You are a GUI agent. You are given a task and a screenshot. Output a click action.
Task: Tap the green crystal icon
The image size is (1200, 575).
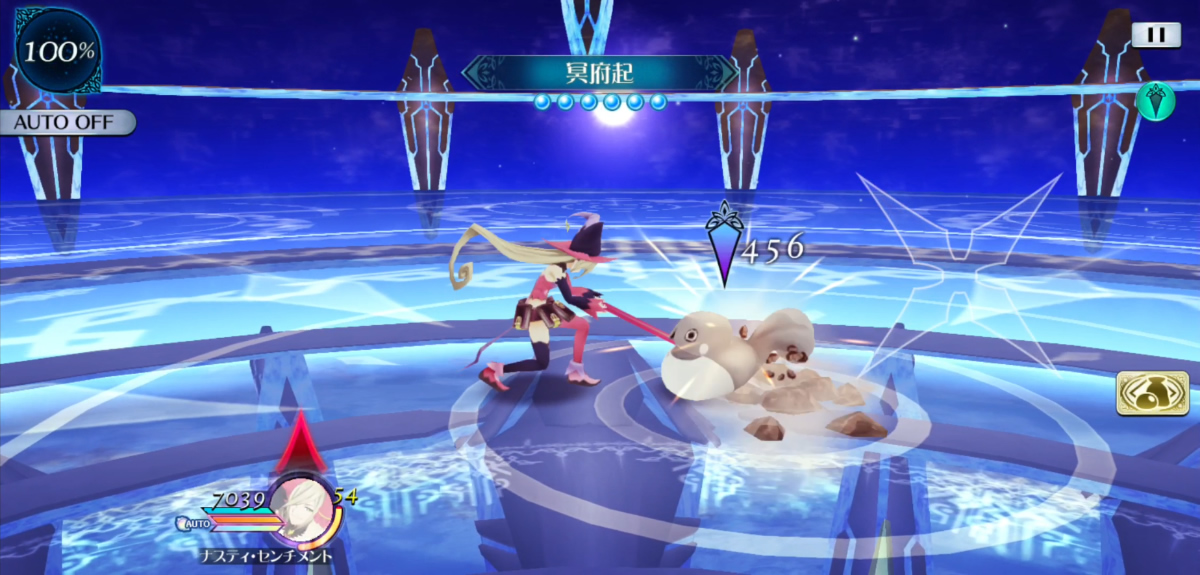click(1155, 102)
